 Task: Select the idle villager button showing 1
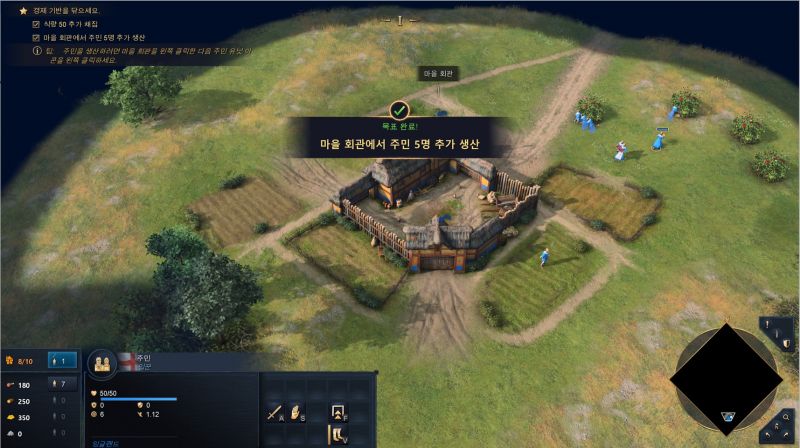click(62, 360)
